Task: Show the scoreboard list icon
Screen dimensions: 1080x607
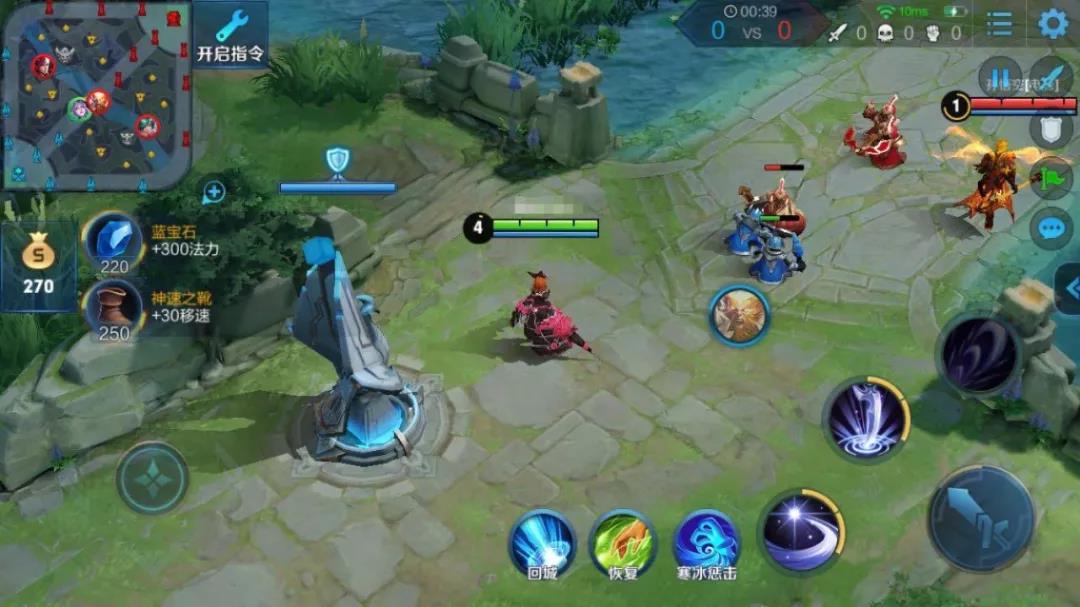Action: tap(999, 24)
